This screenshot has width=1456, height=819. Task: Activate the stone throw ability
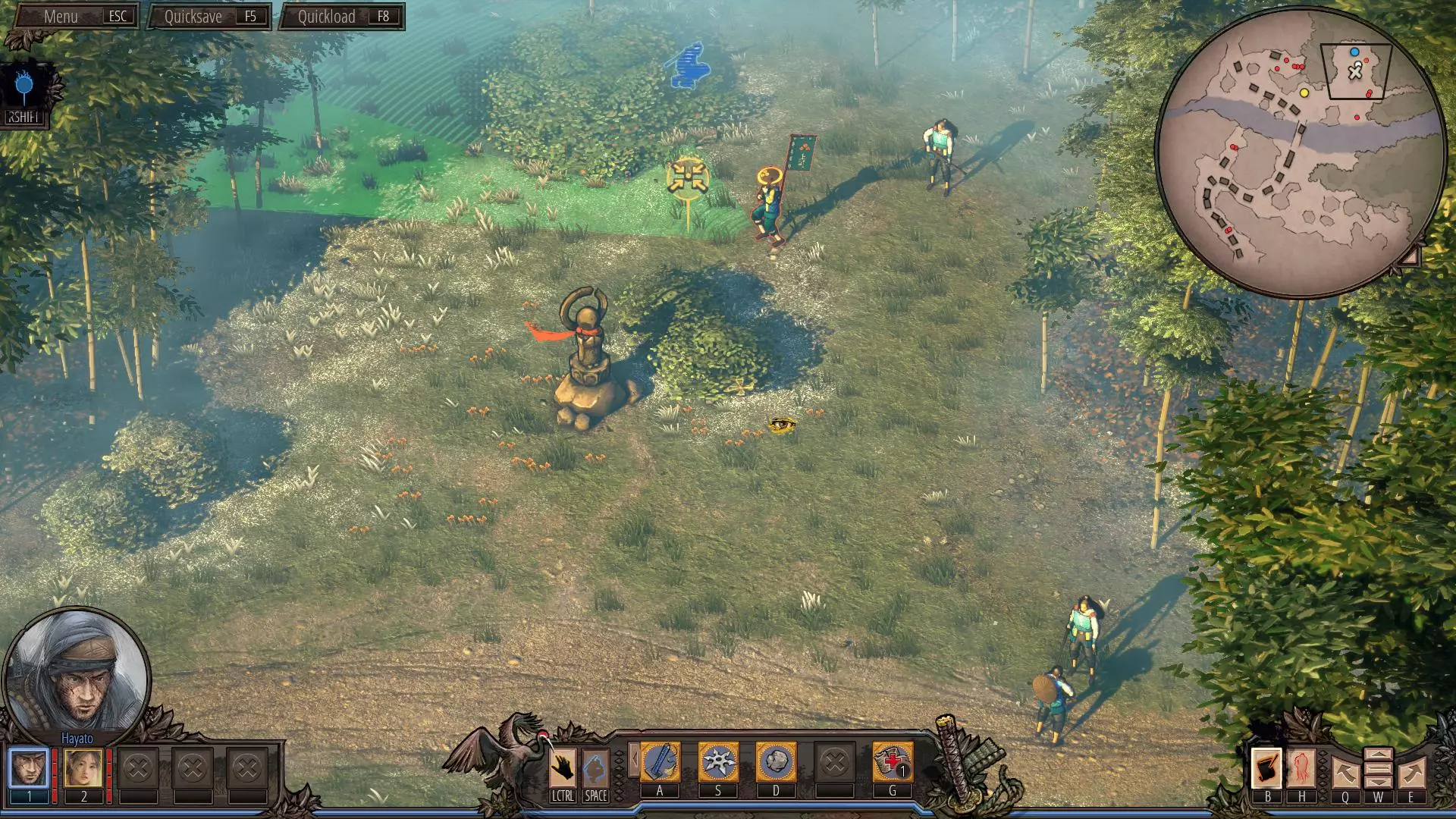point(776,762)
